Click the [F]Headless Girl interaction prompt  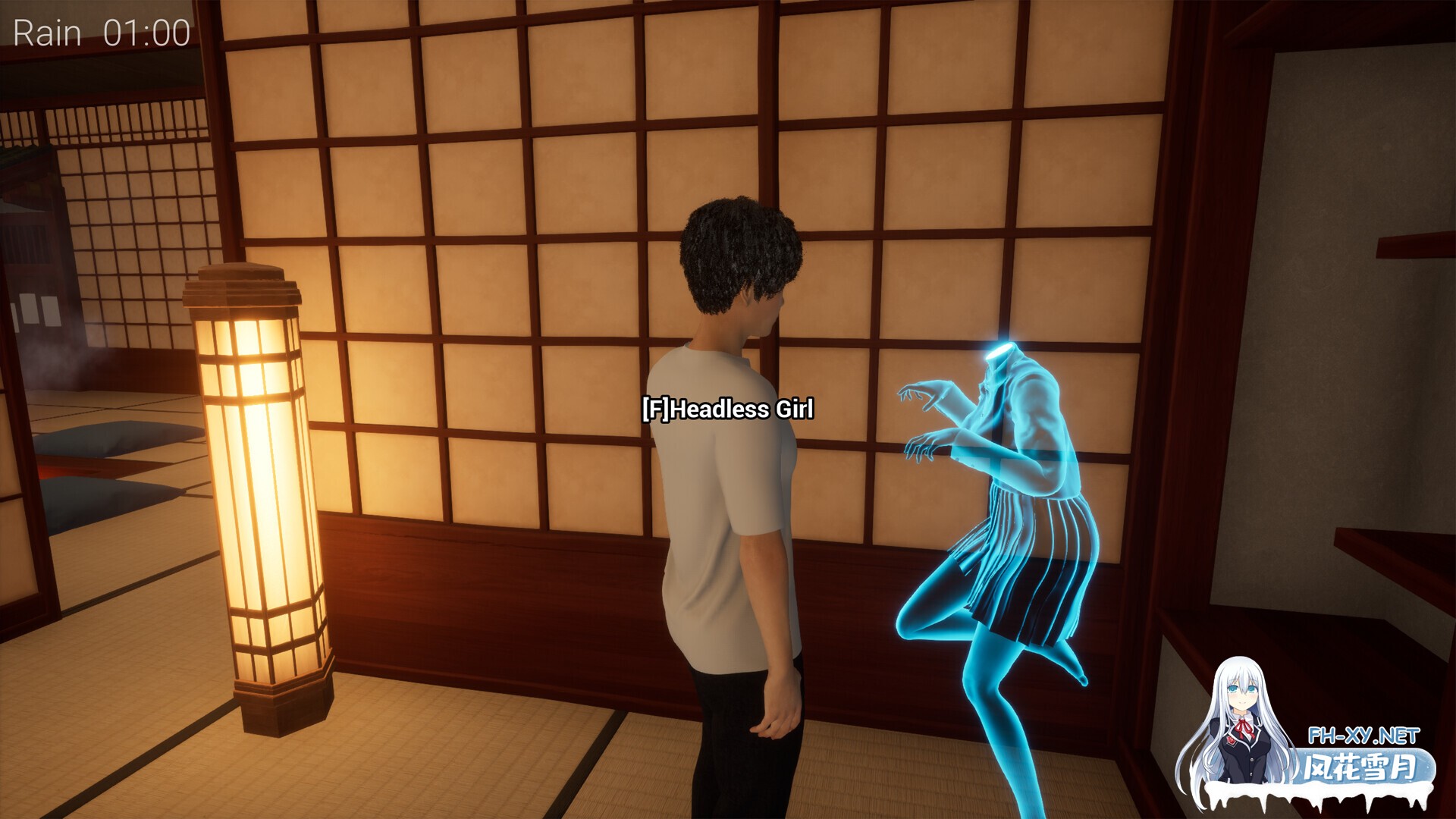click(726, 409)
